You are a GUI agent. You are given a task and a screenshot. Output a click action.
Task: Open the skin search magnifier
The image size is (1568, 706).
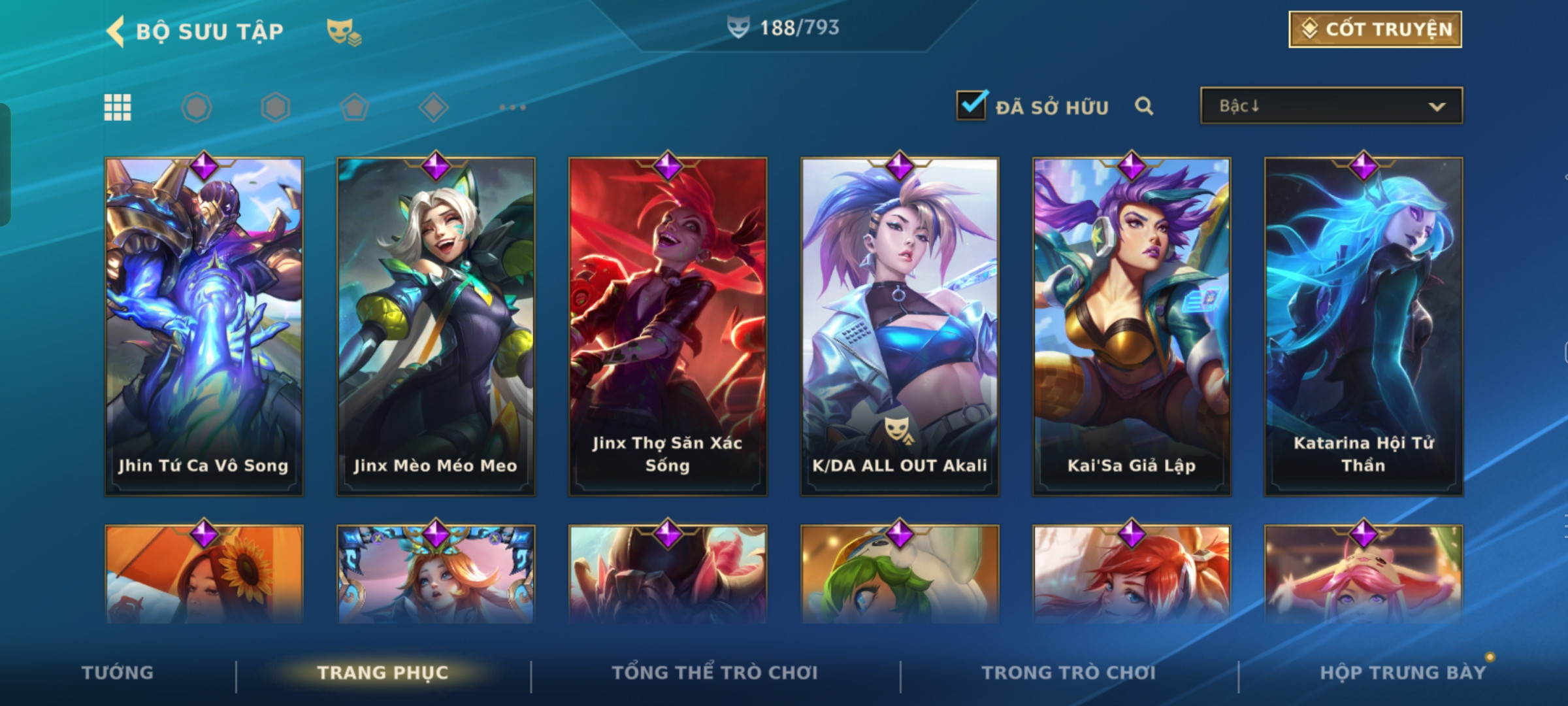coord(1143,106)
